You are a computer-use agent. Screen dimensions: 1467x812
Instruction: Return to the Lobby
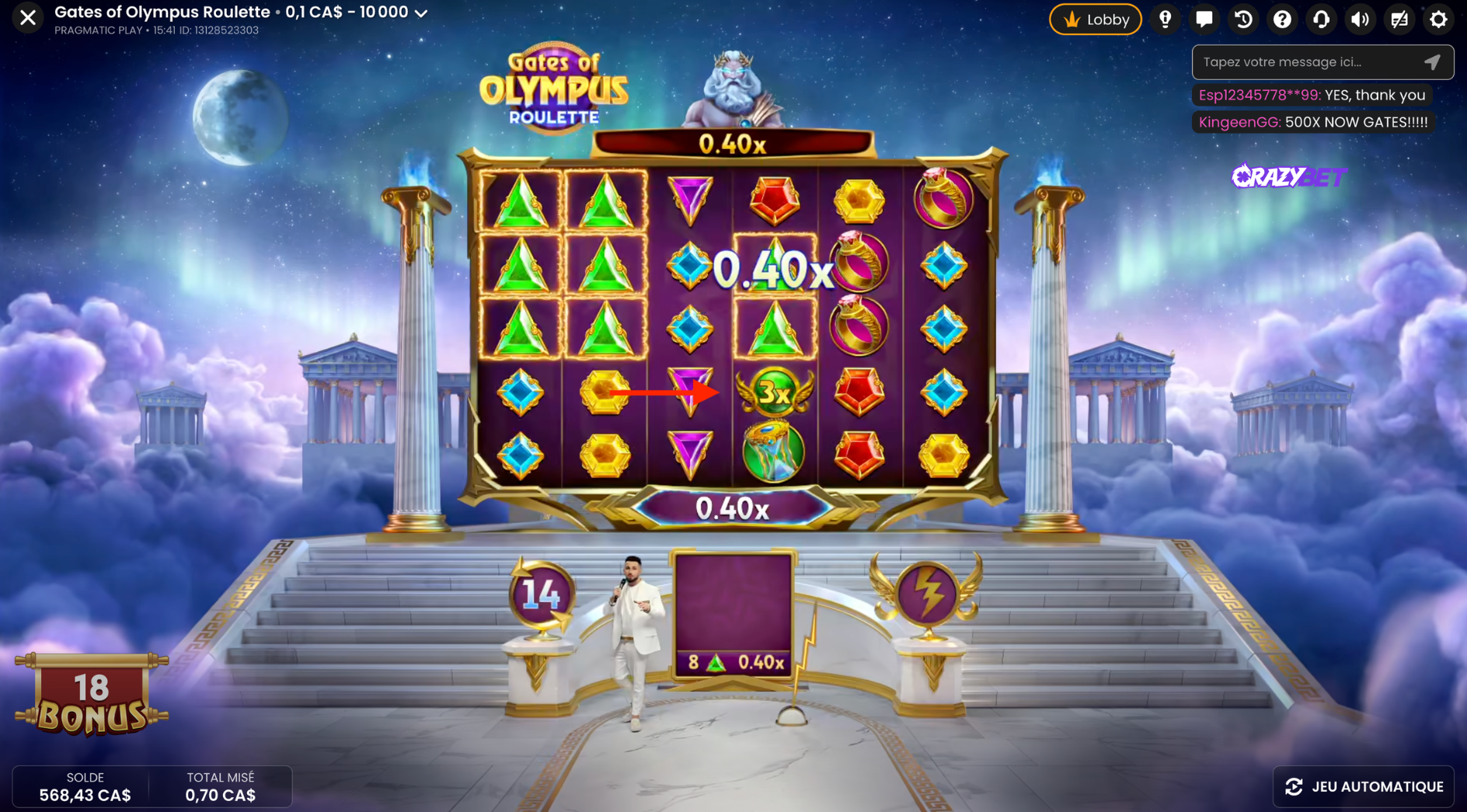pos(1095,19)
